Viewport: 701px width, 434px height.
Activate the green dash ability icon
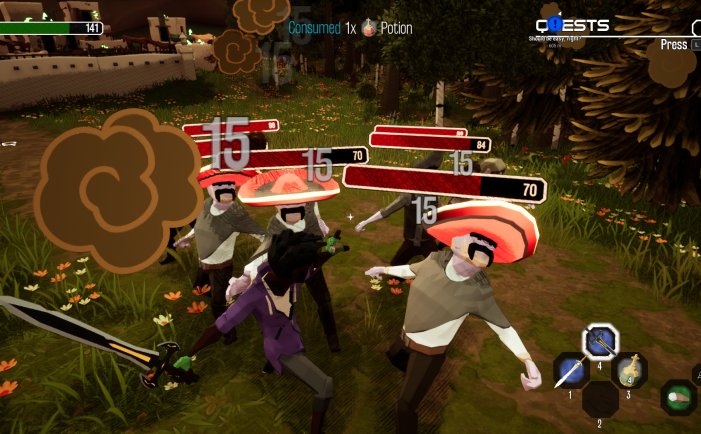pyautogui.click(x=679, y=397)
